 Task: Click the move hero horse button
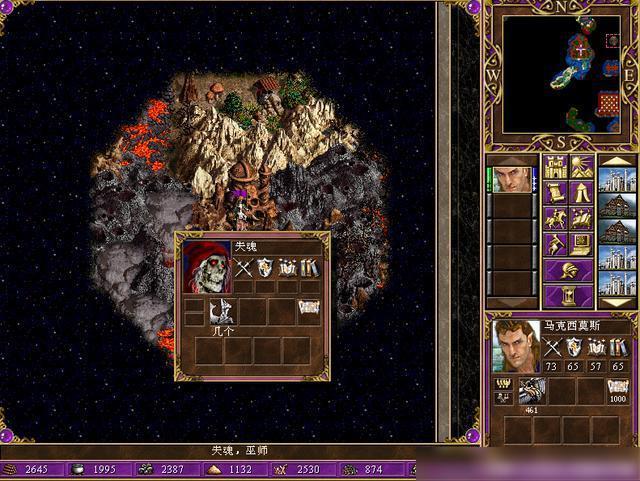coord(555,218)
